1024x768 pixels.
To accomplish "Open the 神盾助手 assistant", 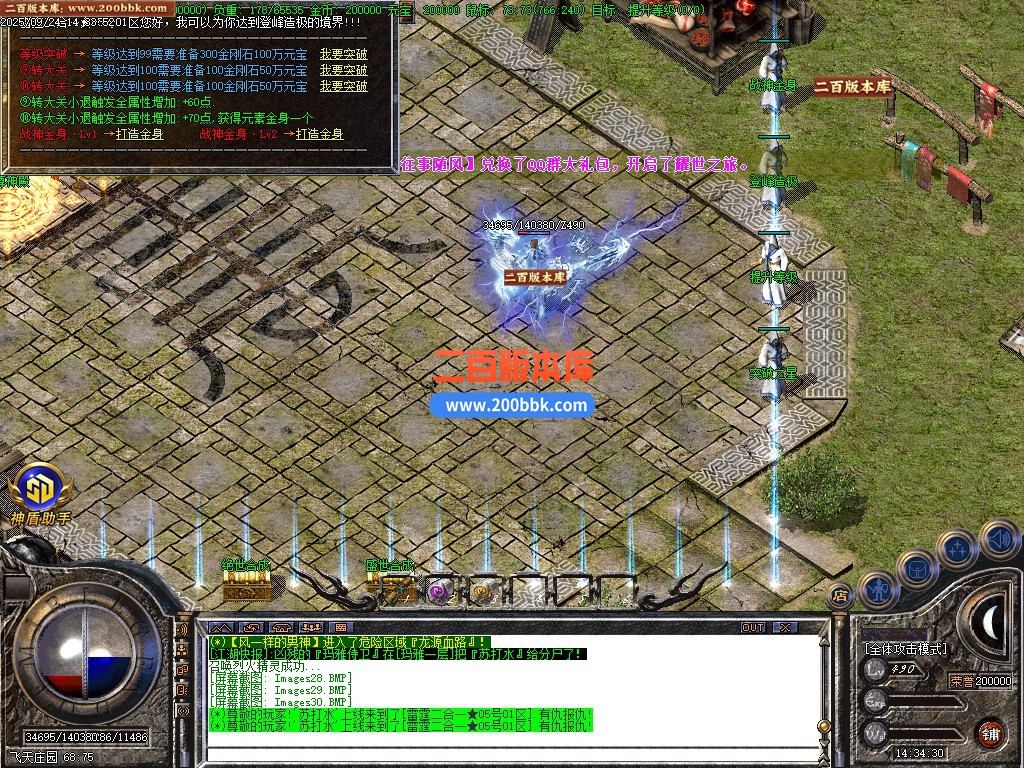I will pyautogui.click(x=40, y=491).
